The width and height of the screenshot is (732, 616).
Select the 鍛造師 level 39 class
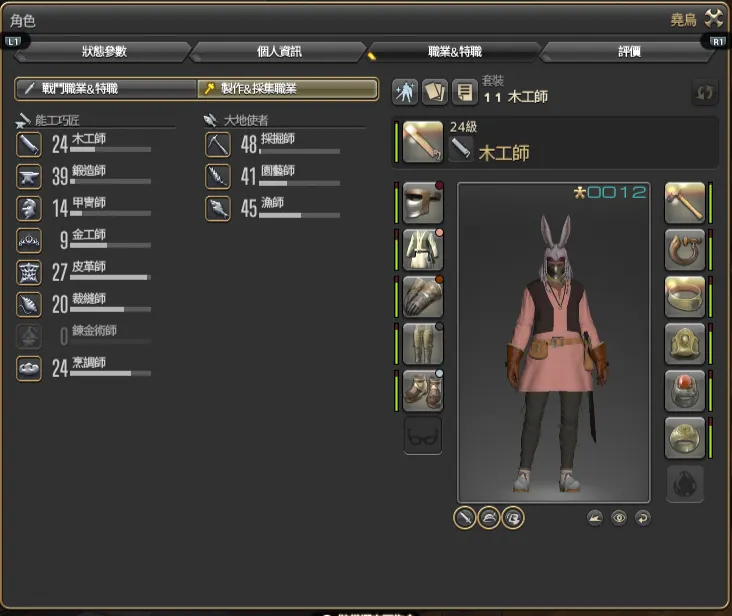(84, 177)
